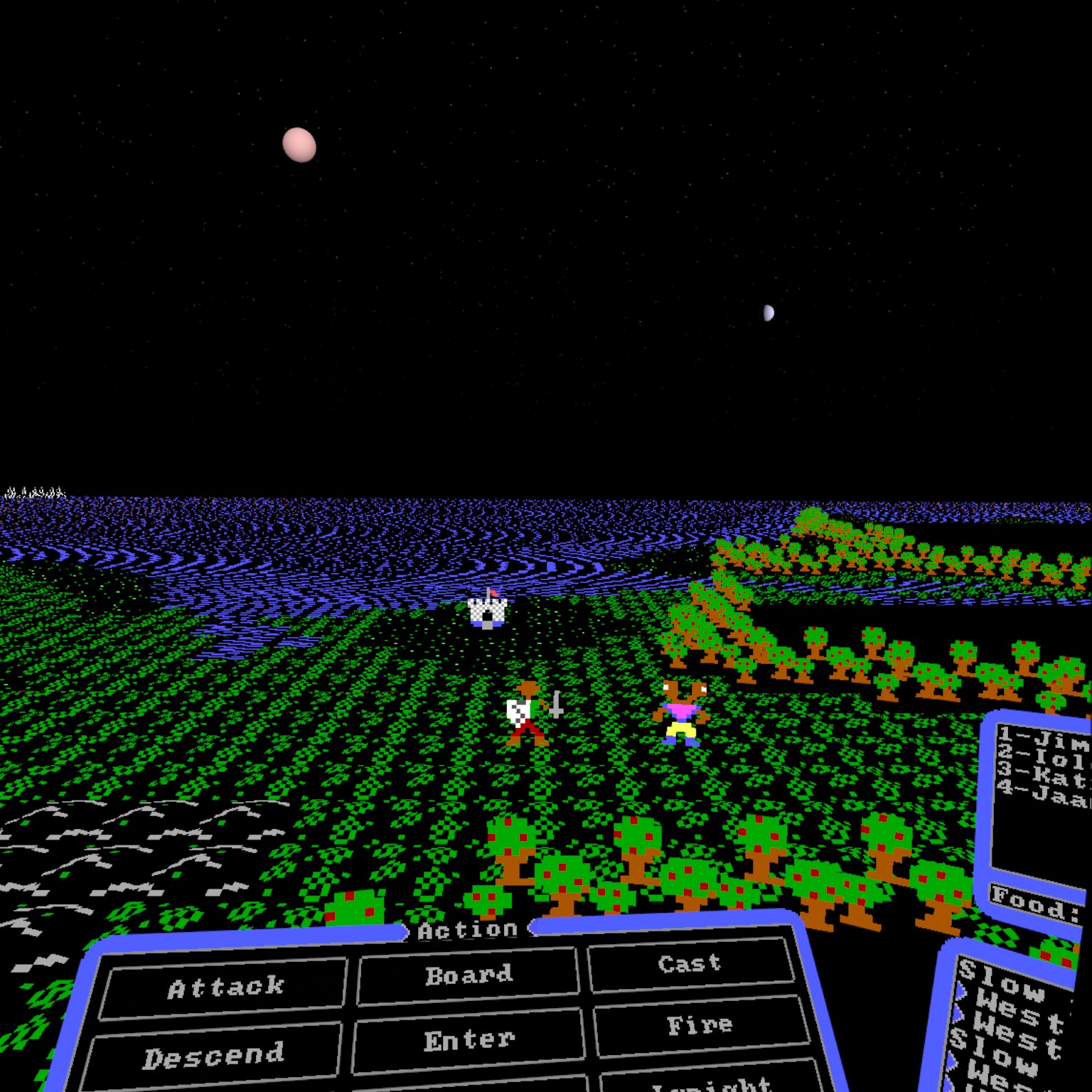This screenshot has width=1092, height=1092.
Task: Select the Fire action button
Action: (x=700, y=1025)
